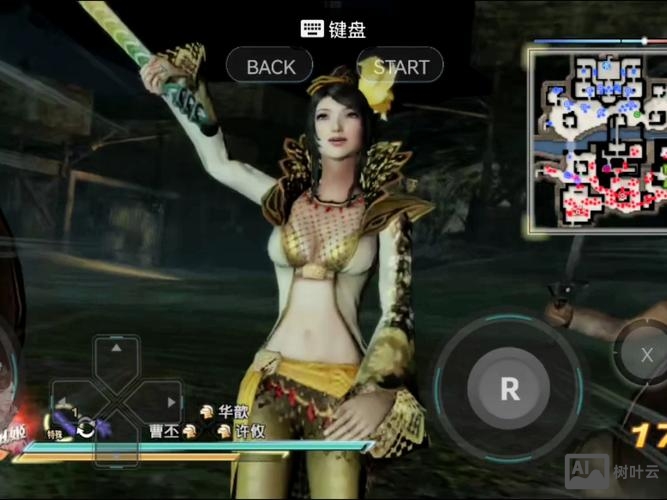
Task: Tap the D-pad right arrow
Action: coord(171,402)
